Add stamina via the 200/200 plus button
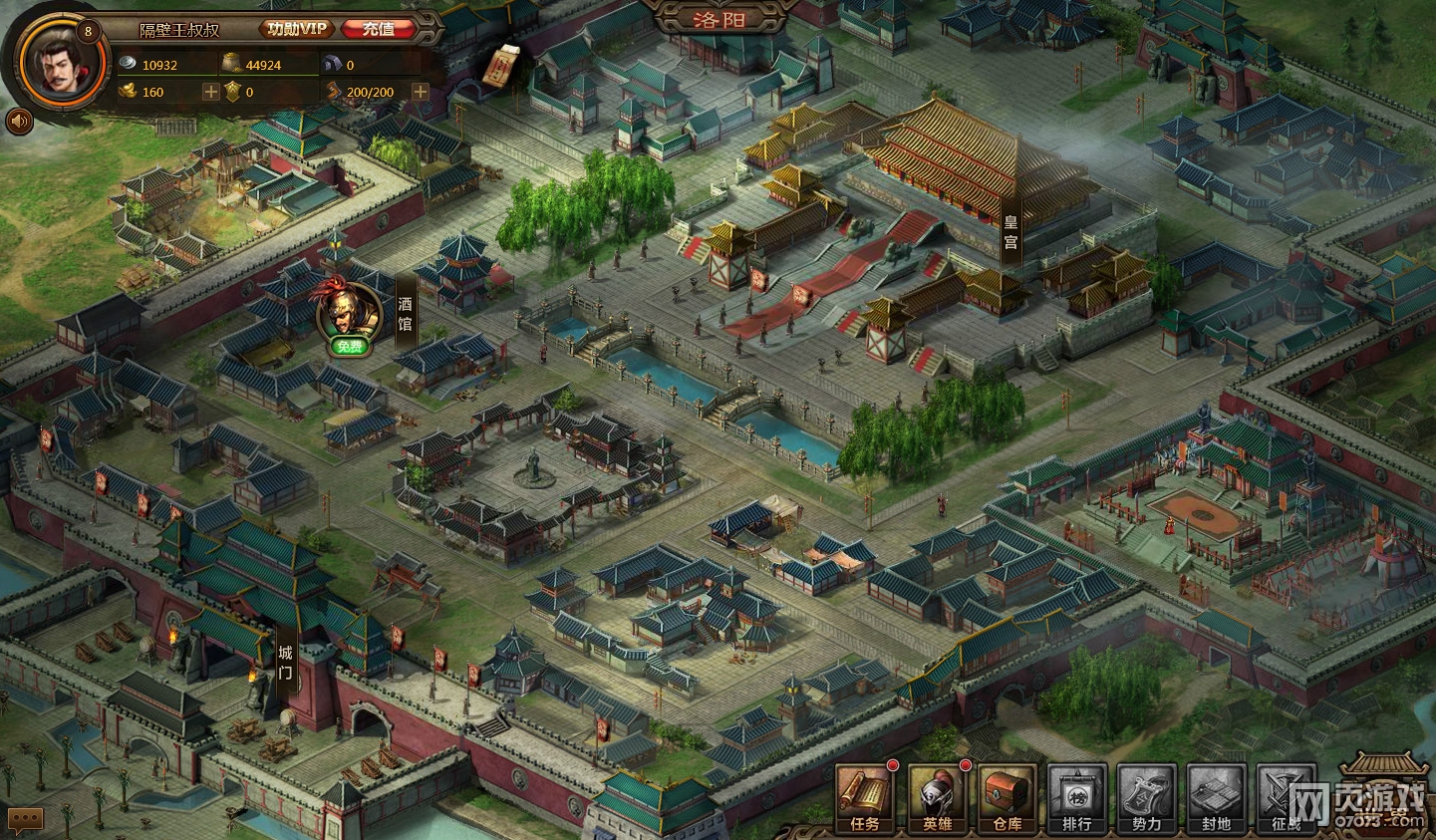Image resolution: width=1436 pixels, height=840 pixels. [420, 92]
